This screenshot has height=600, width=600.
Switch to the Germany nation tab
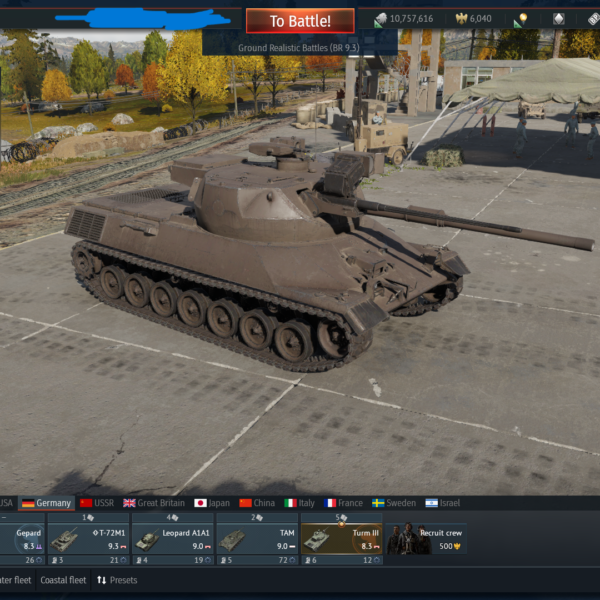click(x=46, y=503)
